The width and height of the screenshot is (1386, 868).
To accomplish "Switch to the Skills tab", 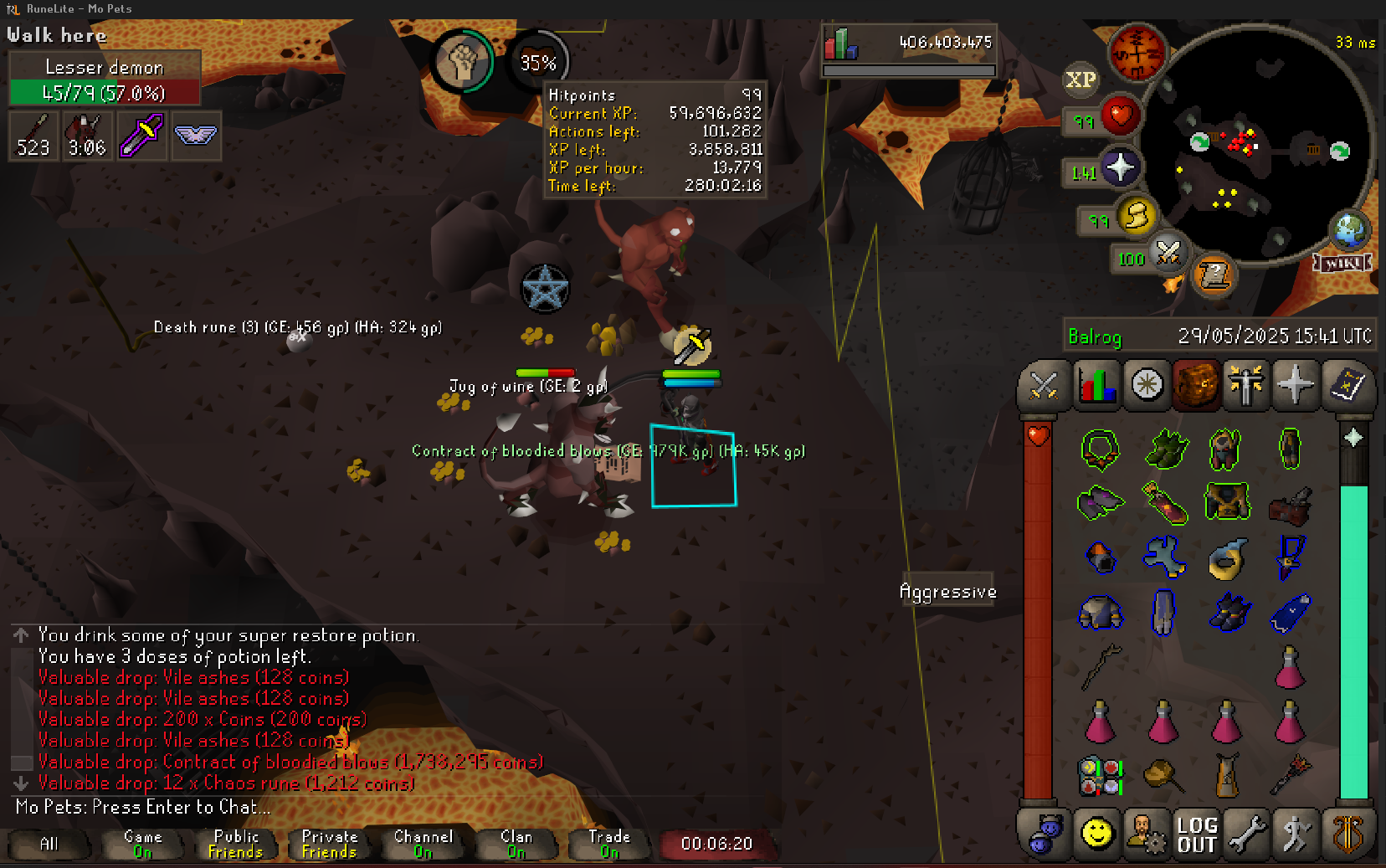I will click(x=1096, y=386).
